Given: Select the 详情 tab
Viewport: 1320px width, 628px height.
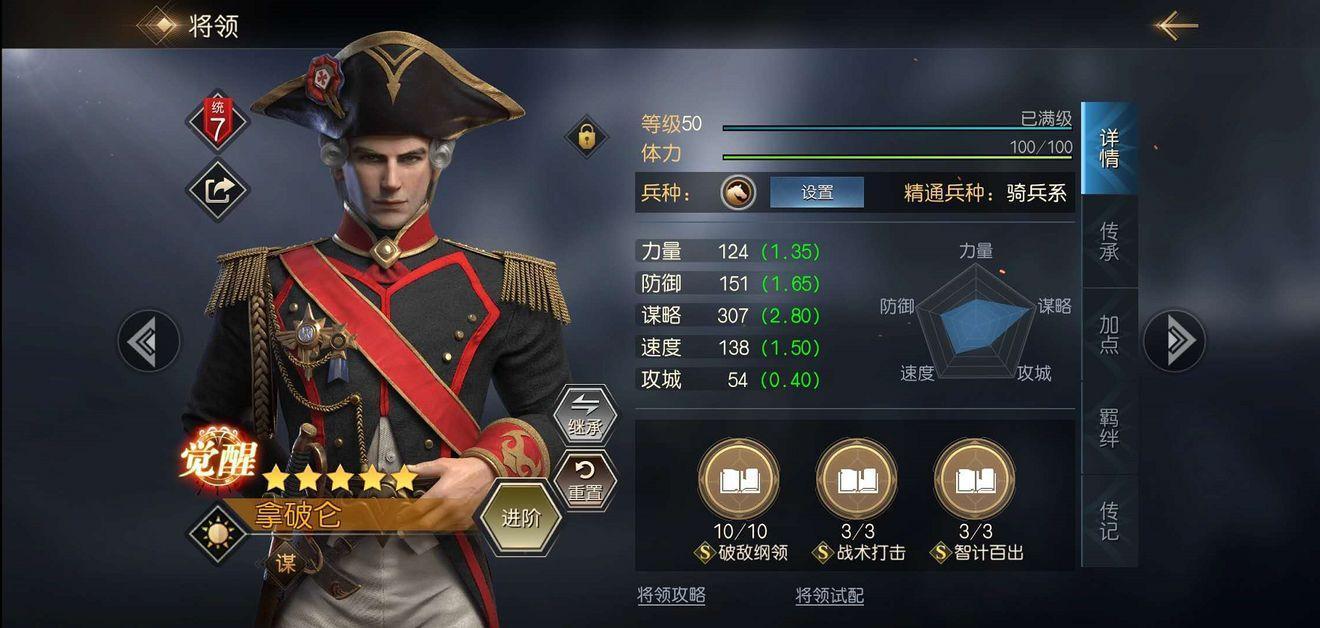Looking at the screenshot, I should pyautogui.click(x=1109, y=148).
